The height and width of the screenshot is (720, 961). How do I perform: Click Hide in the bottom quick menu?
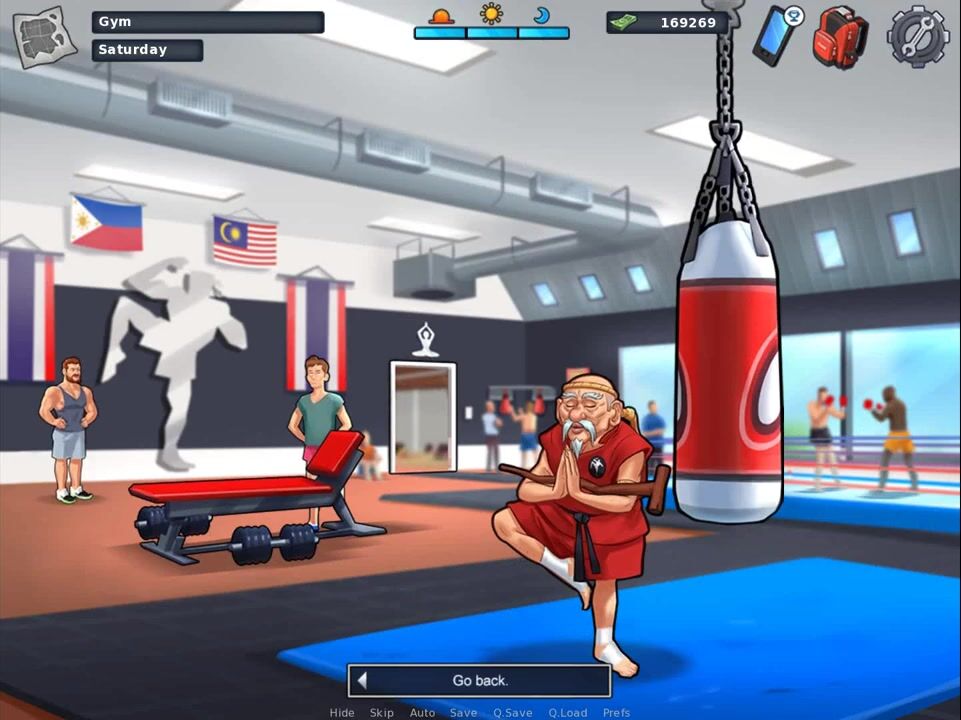point(342,713)
